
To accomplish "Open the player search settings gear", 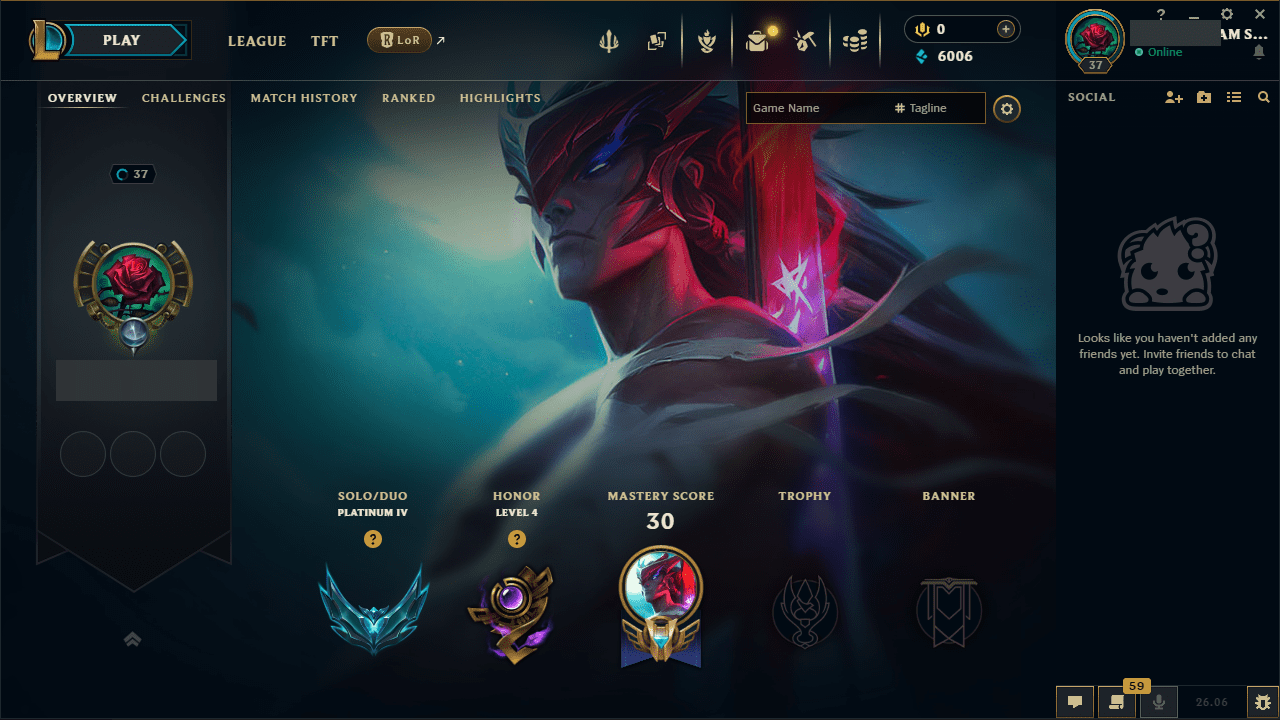I will click(x=1006, y=108).
